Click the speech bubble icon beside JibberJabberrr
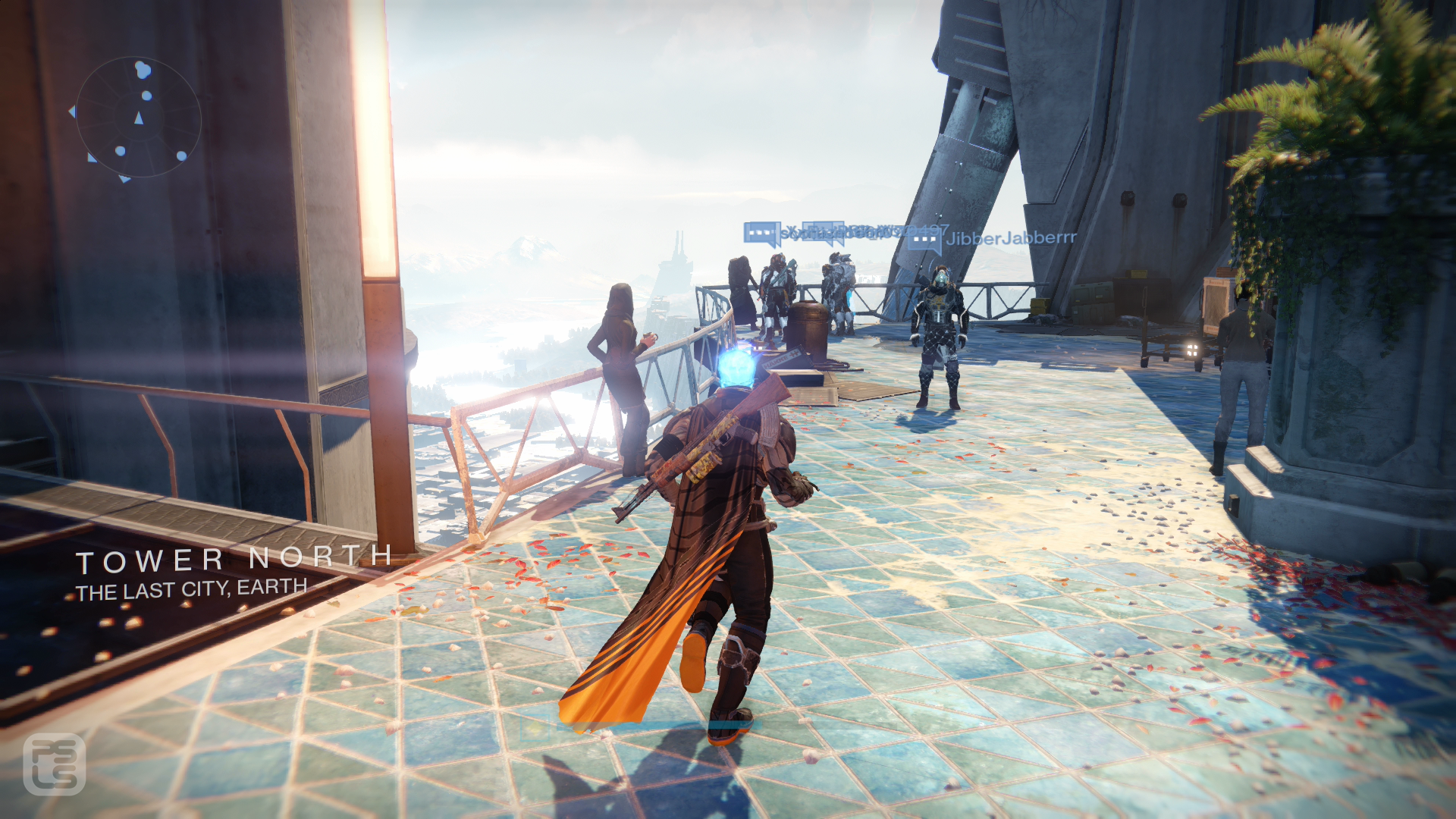1456x819 pixels. (x=924, y=241)
